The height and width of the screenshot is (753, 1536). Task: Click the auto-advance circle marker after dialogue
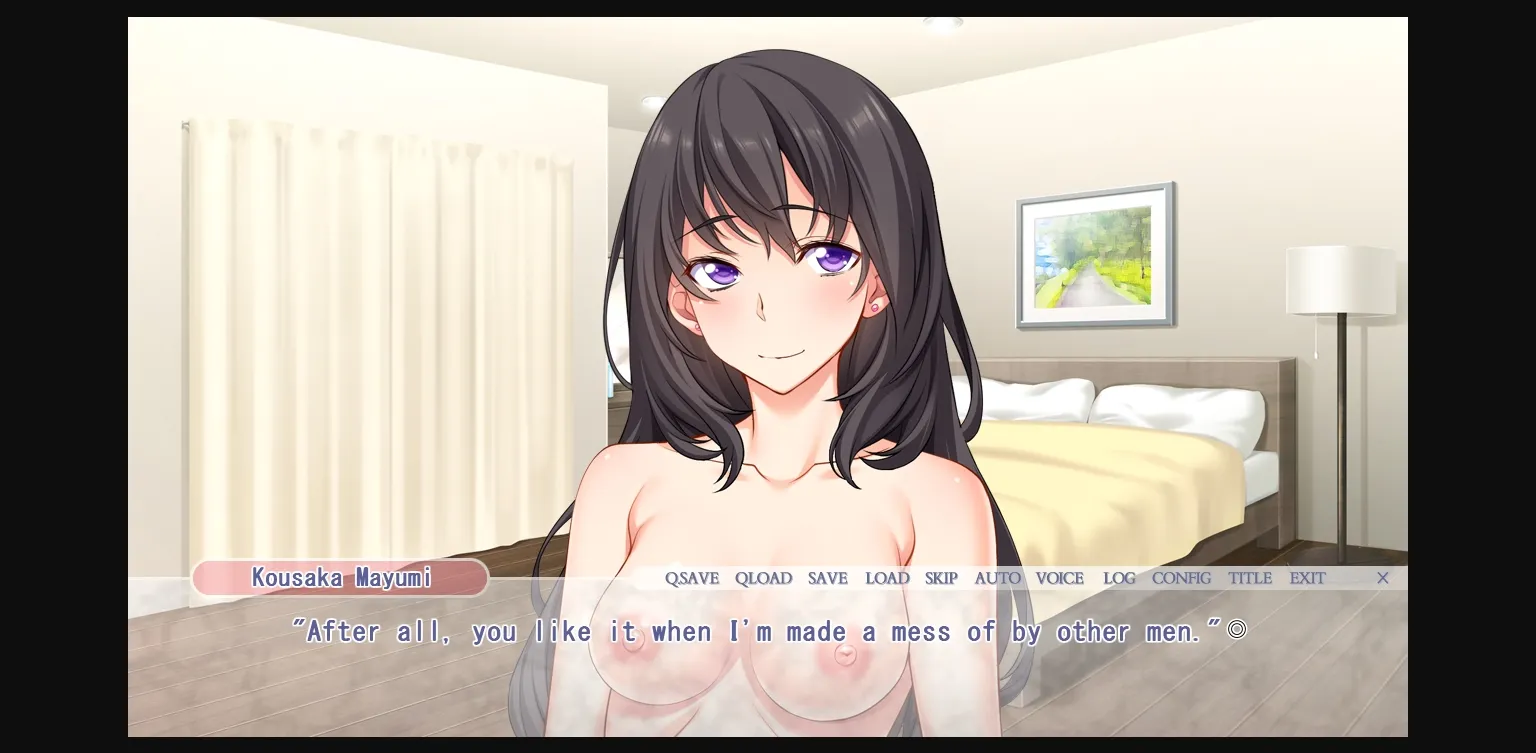1237,629
